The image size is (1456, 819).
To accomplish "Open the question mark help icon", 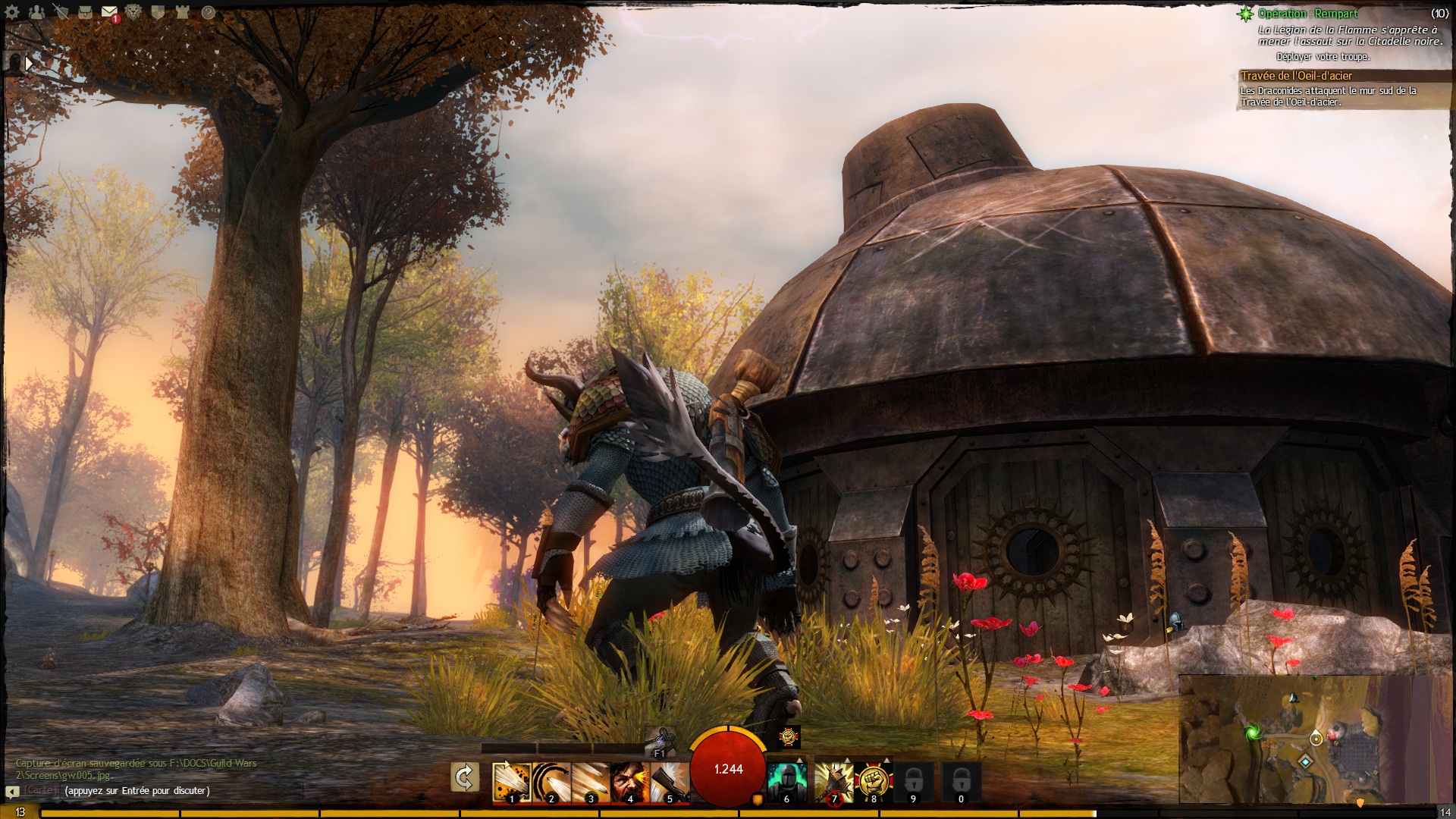I will point(208,12).
